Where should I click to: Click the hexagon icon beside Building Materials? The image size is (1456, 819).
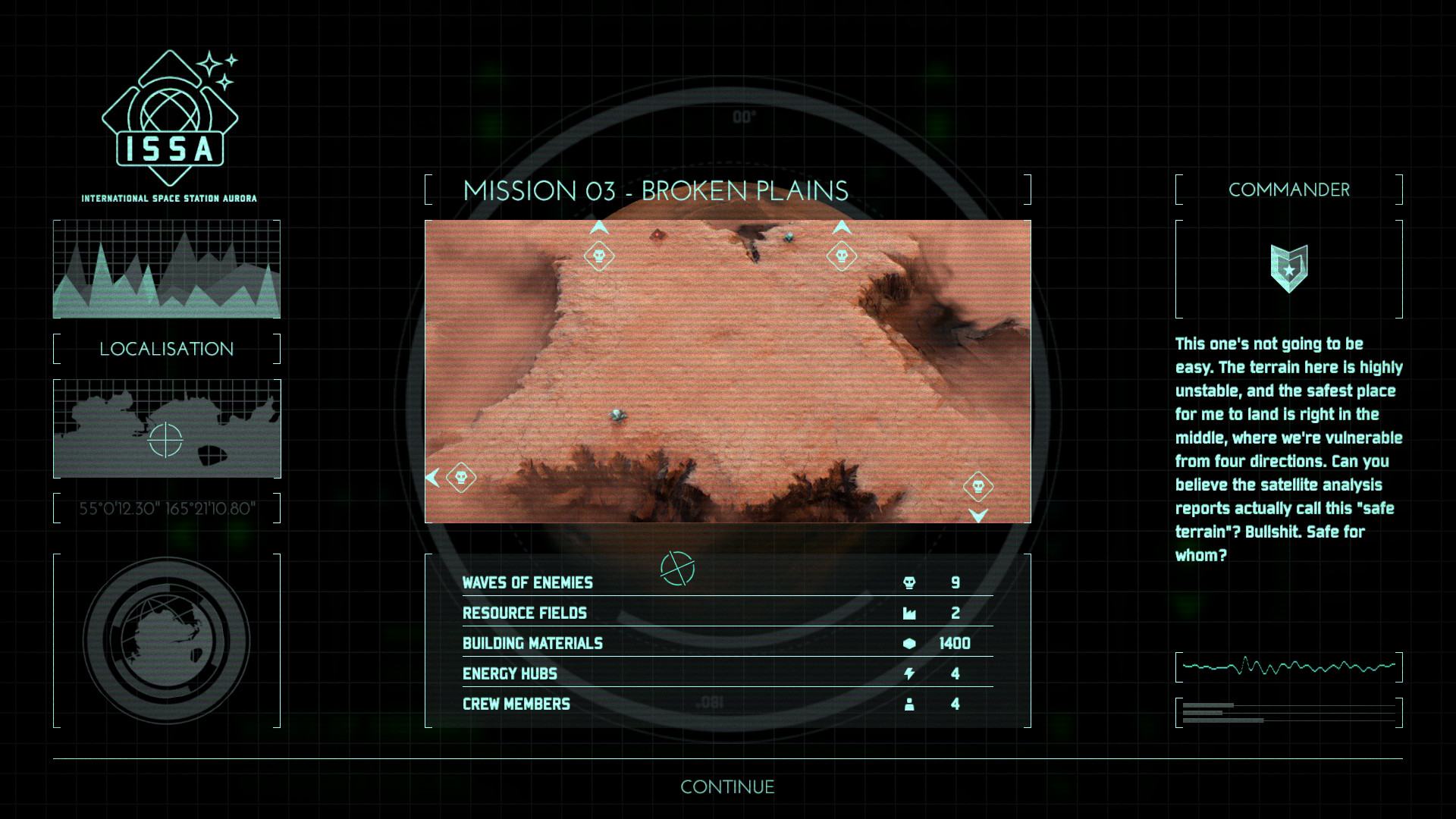[909, 643]
